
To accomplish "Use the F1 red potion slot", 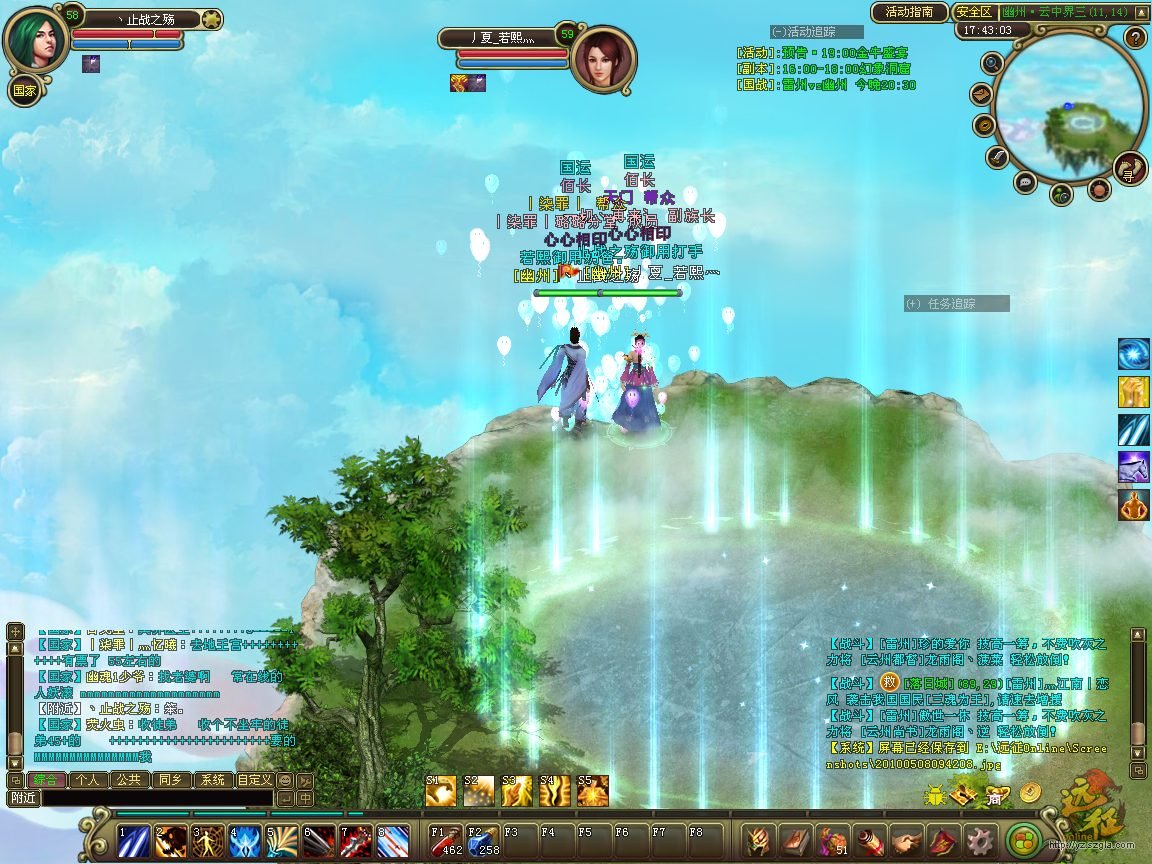I will point(446,840).
